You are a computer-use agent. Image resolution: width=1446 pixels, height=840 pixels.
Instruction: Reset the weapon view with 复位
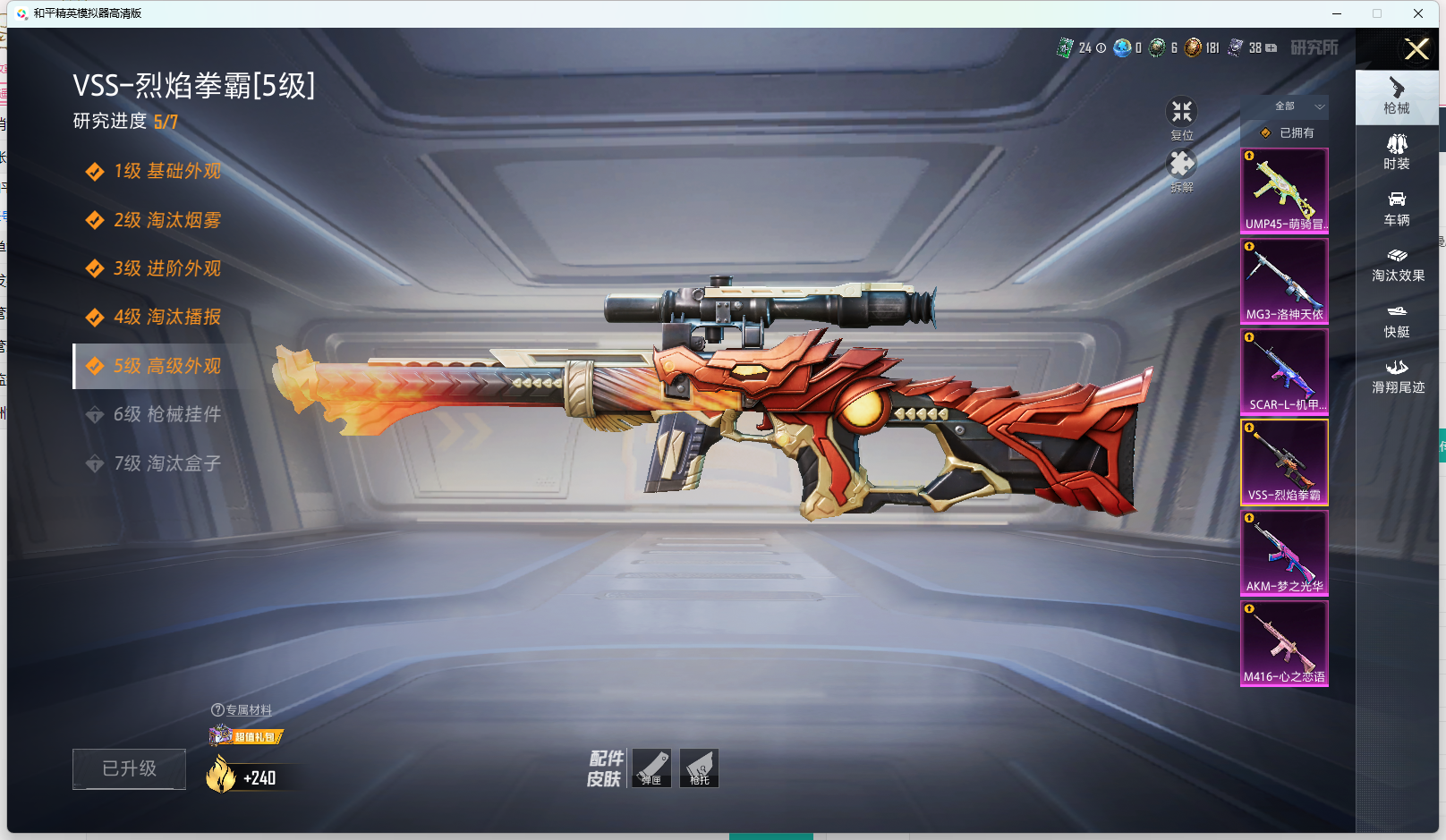pyautogui.click(x=1182, y=117)
